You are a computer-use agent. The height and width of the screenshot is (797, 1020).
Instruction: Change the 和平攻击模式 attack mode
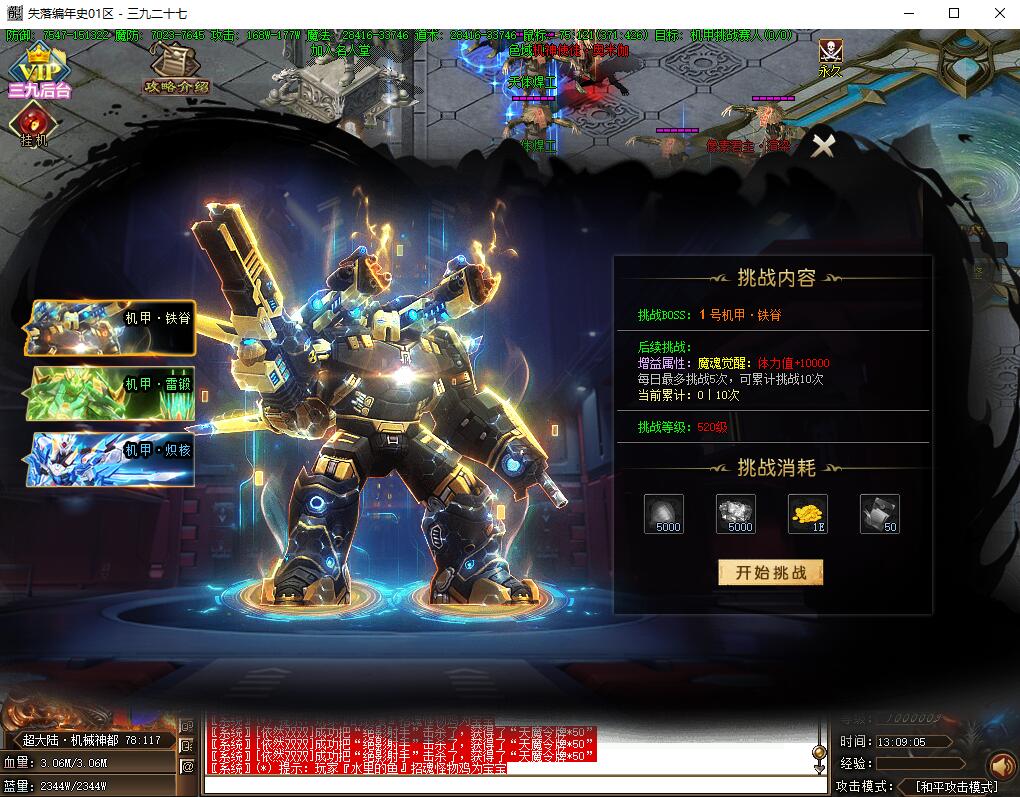click(x=955, y=786)
